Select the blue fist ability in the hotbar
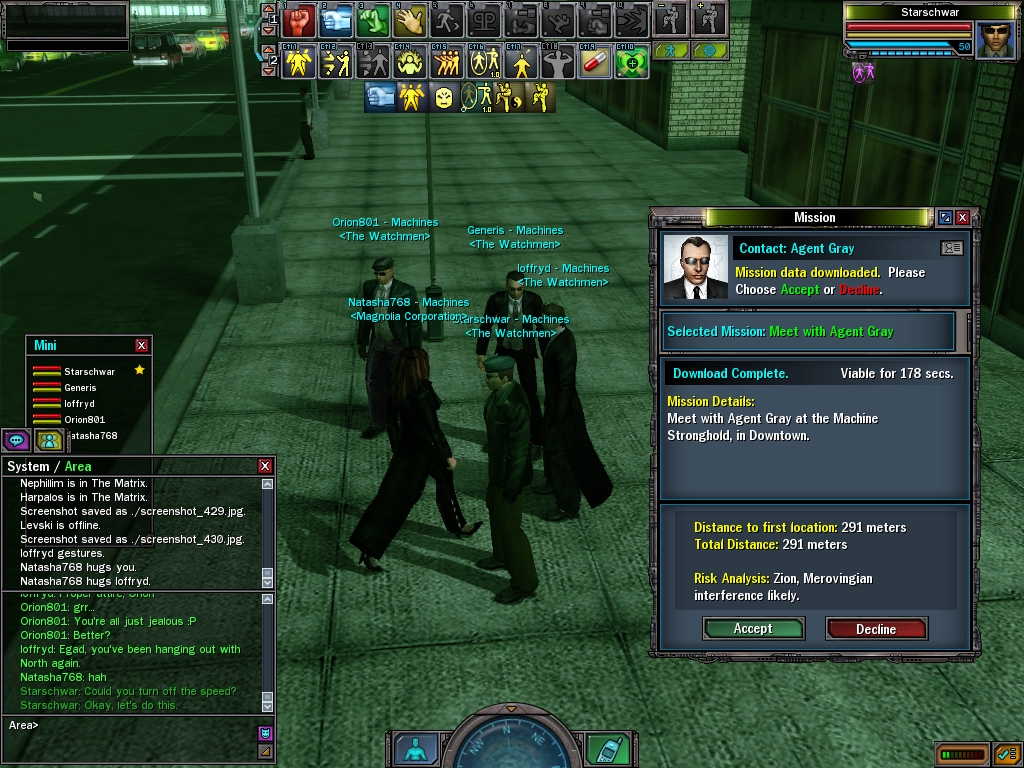 (336, 19)
